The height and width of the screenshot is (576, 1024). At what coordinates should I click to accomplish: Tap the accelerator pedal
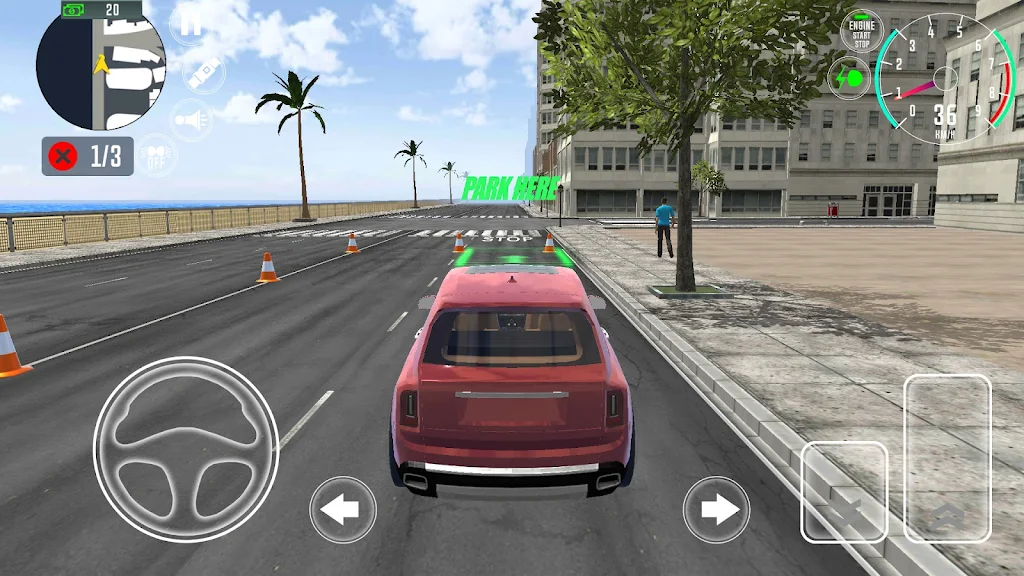tap(947, 458)
